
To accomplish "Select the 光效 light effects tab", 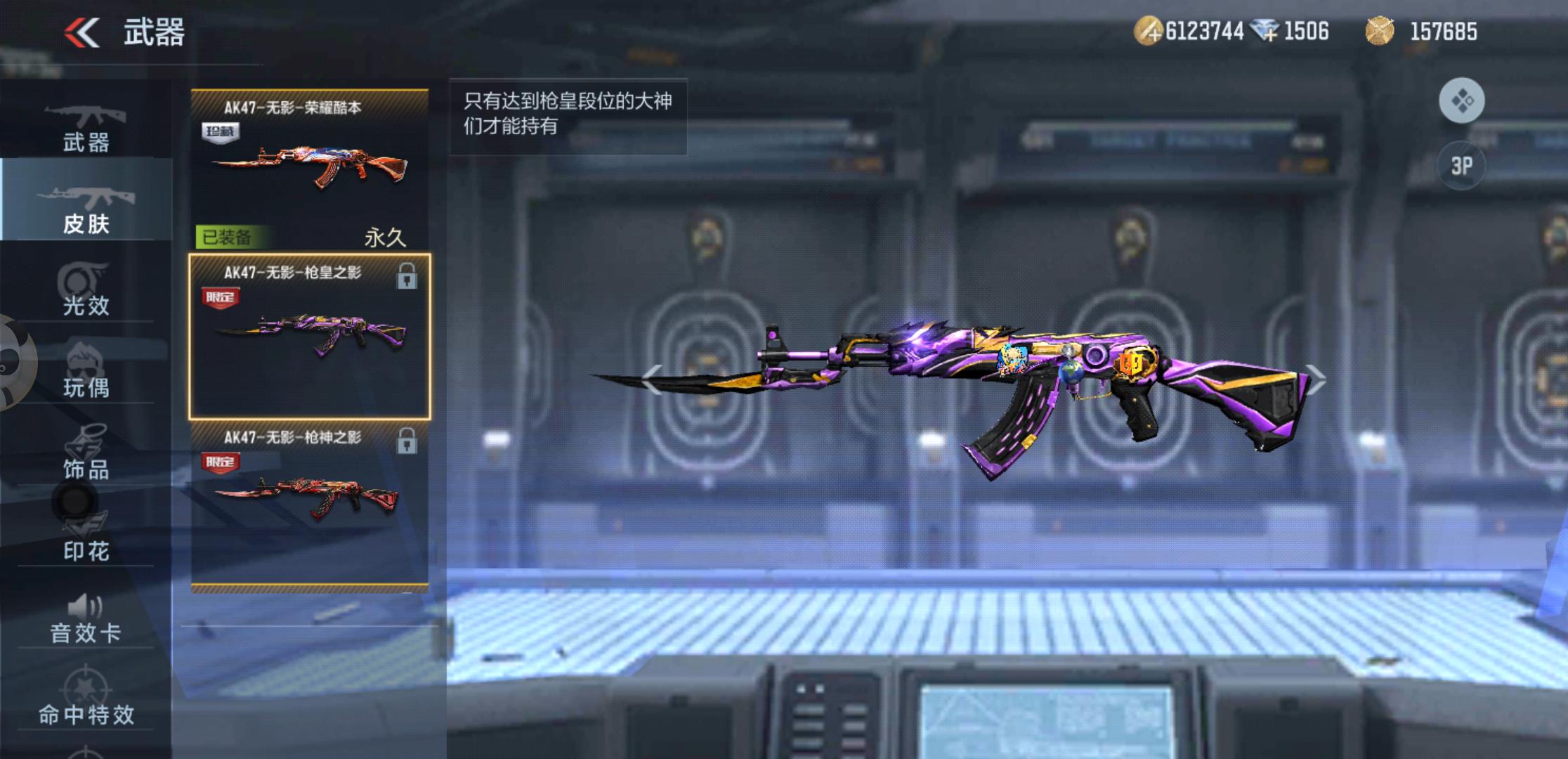I will tap(86, 290).
